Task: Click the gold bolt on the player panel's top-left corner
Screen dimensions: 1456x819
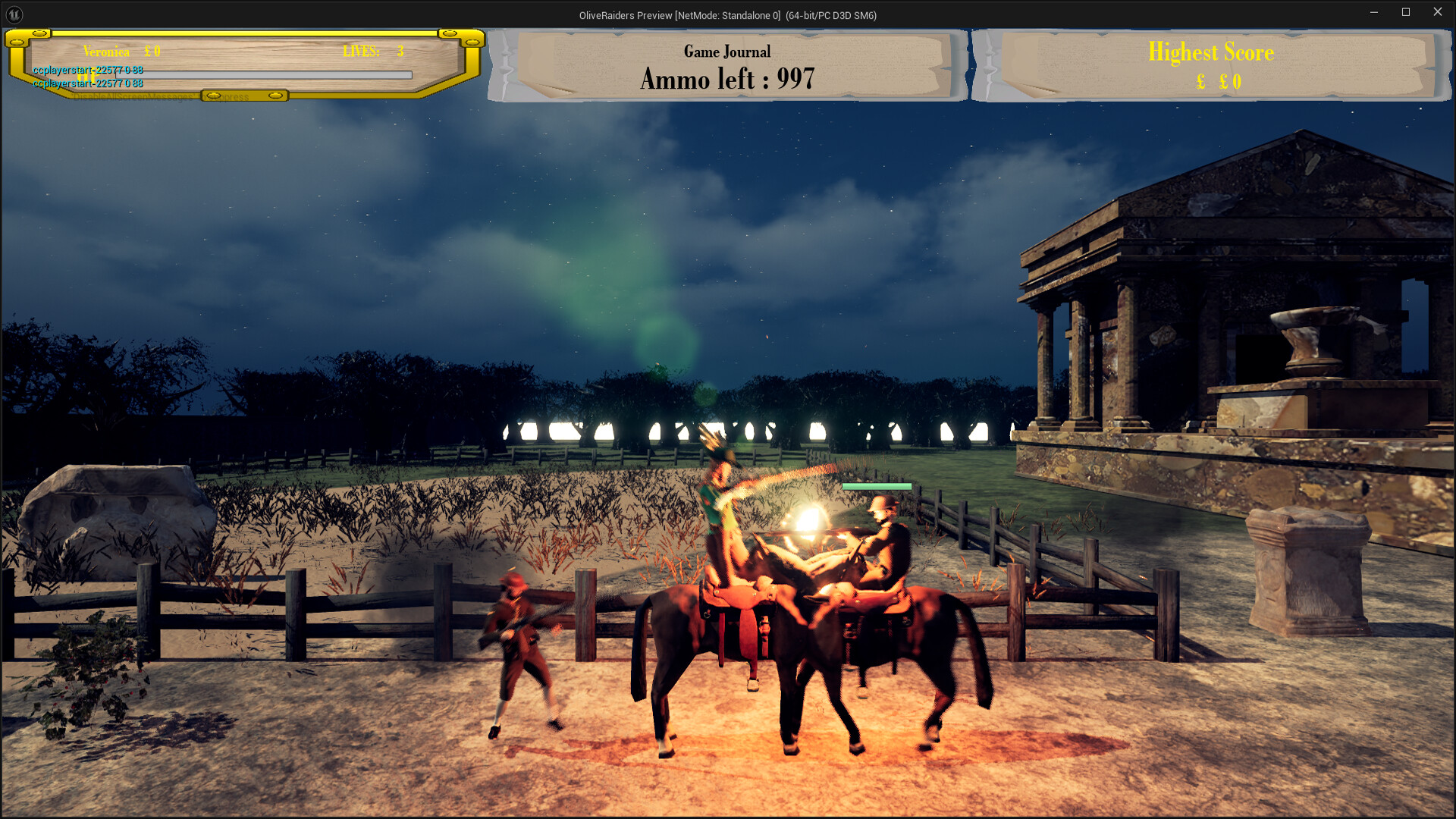Action: (x=39, y=34)
